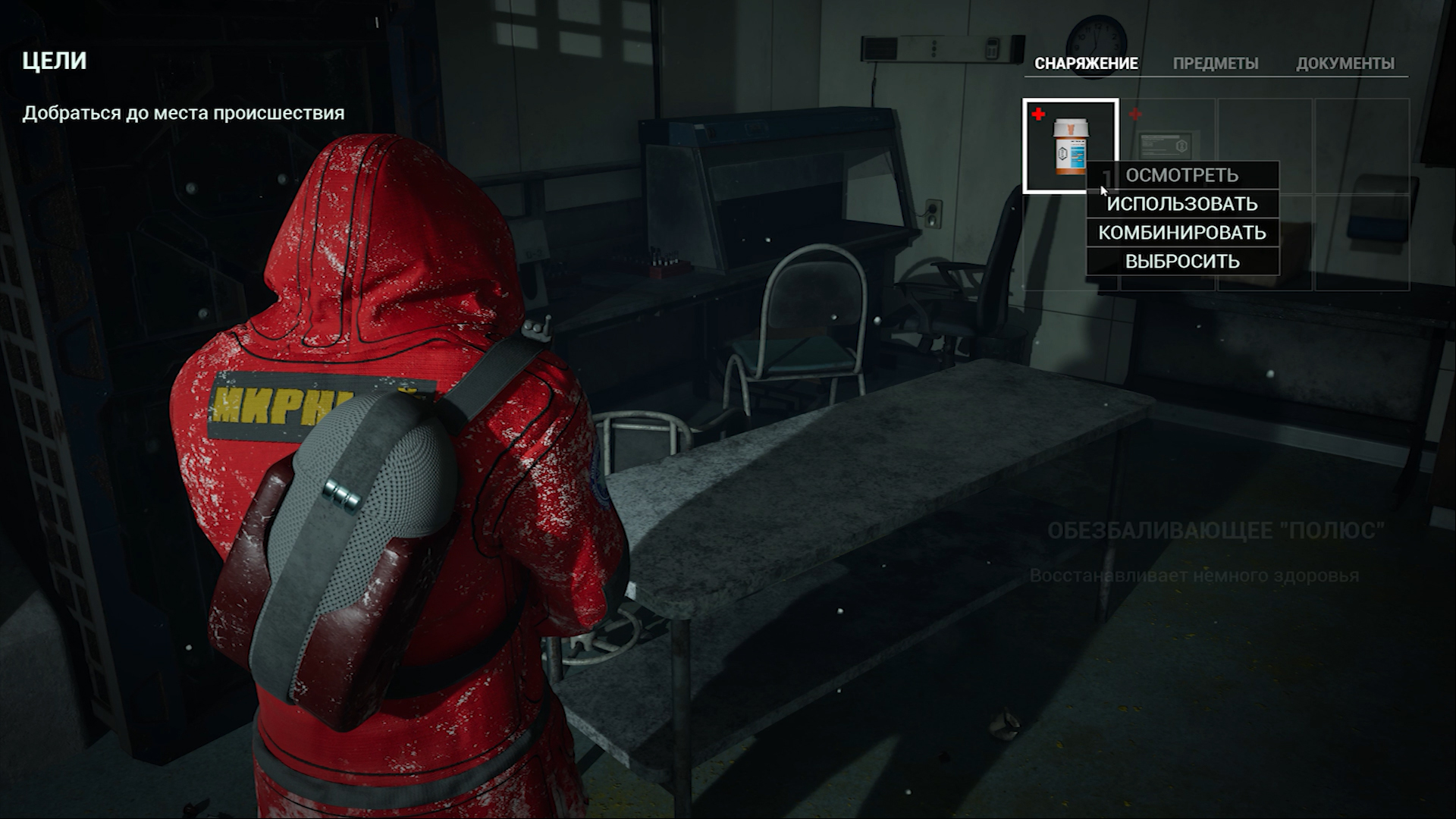
Task: Open the Документы tab
Action: [x=1345, y=64]
